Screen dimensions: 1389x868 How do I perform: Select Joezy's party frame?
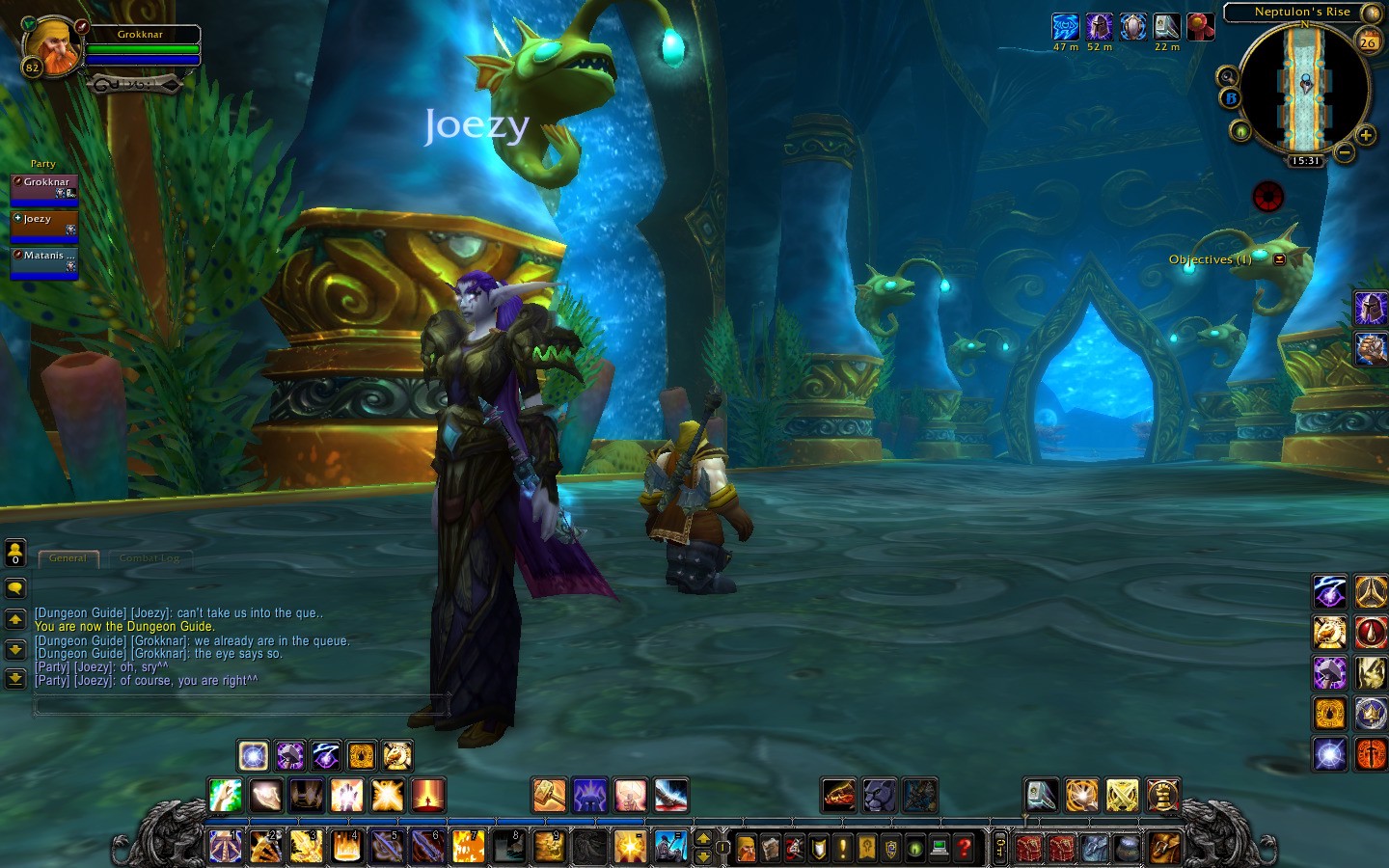(43, 223)
